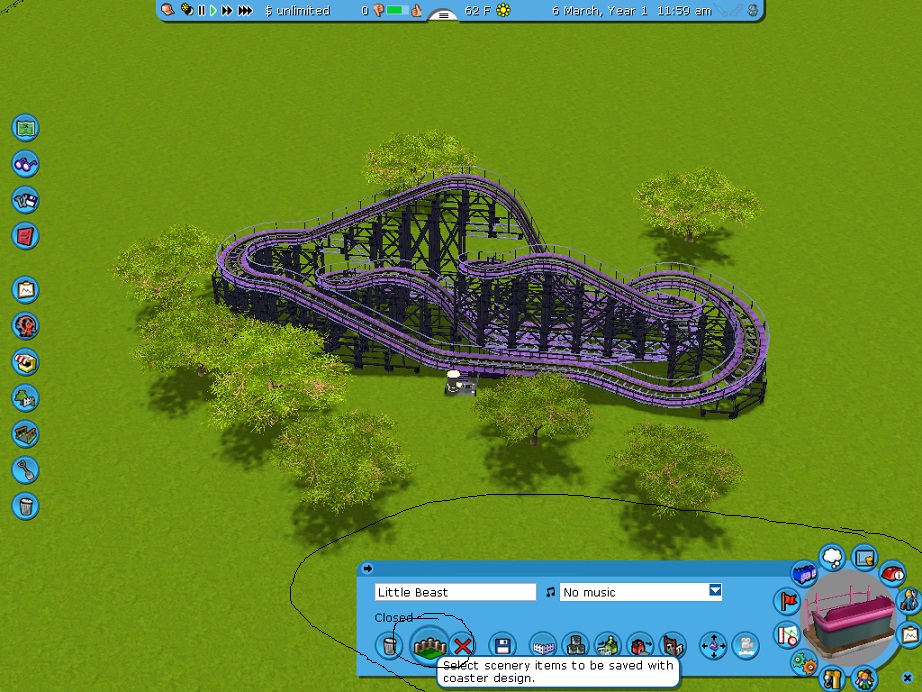Open the shops and stalls menu
Screen dimensions: 922x692
[x=25, y=361]
